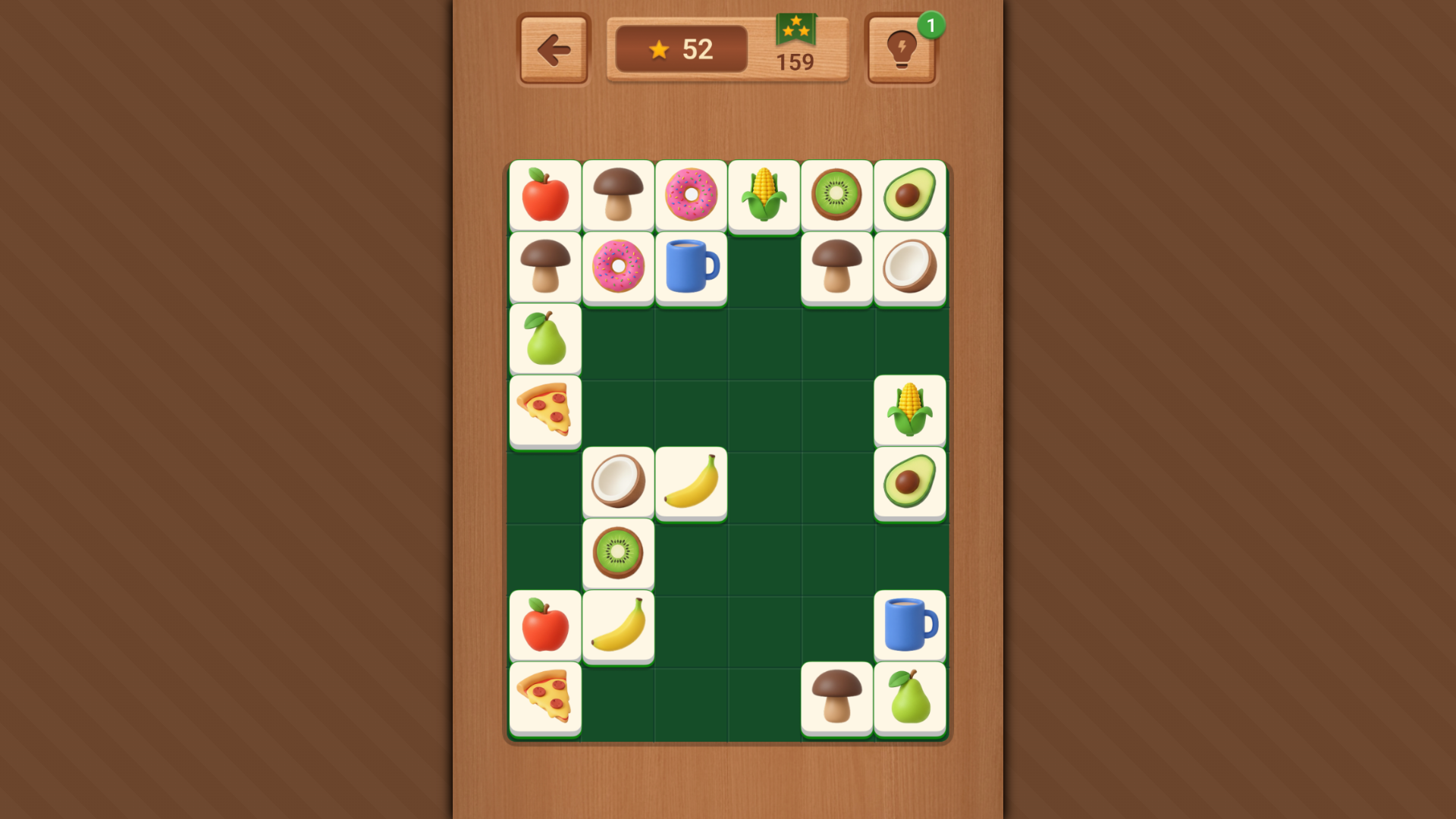Tap the back arrow to exit the level
Image resolution: width=1456 pixels, height=819 pixels.
tap(553, 49)
